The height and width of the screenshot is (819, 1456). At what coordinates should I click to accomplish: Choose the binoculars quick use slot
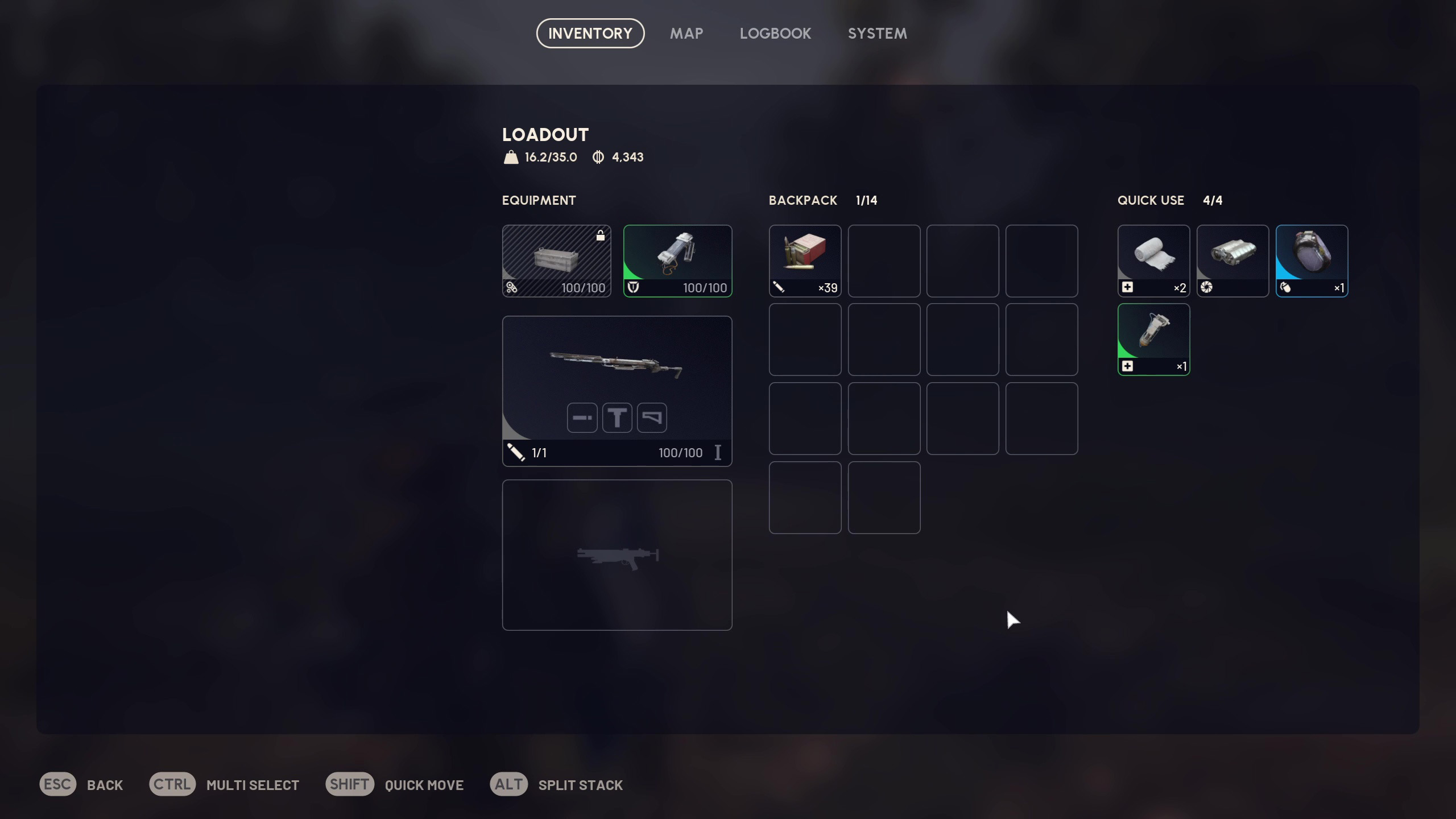pyautogui.click(x=1232, y=260)
